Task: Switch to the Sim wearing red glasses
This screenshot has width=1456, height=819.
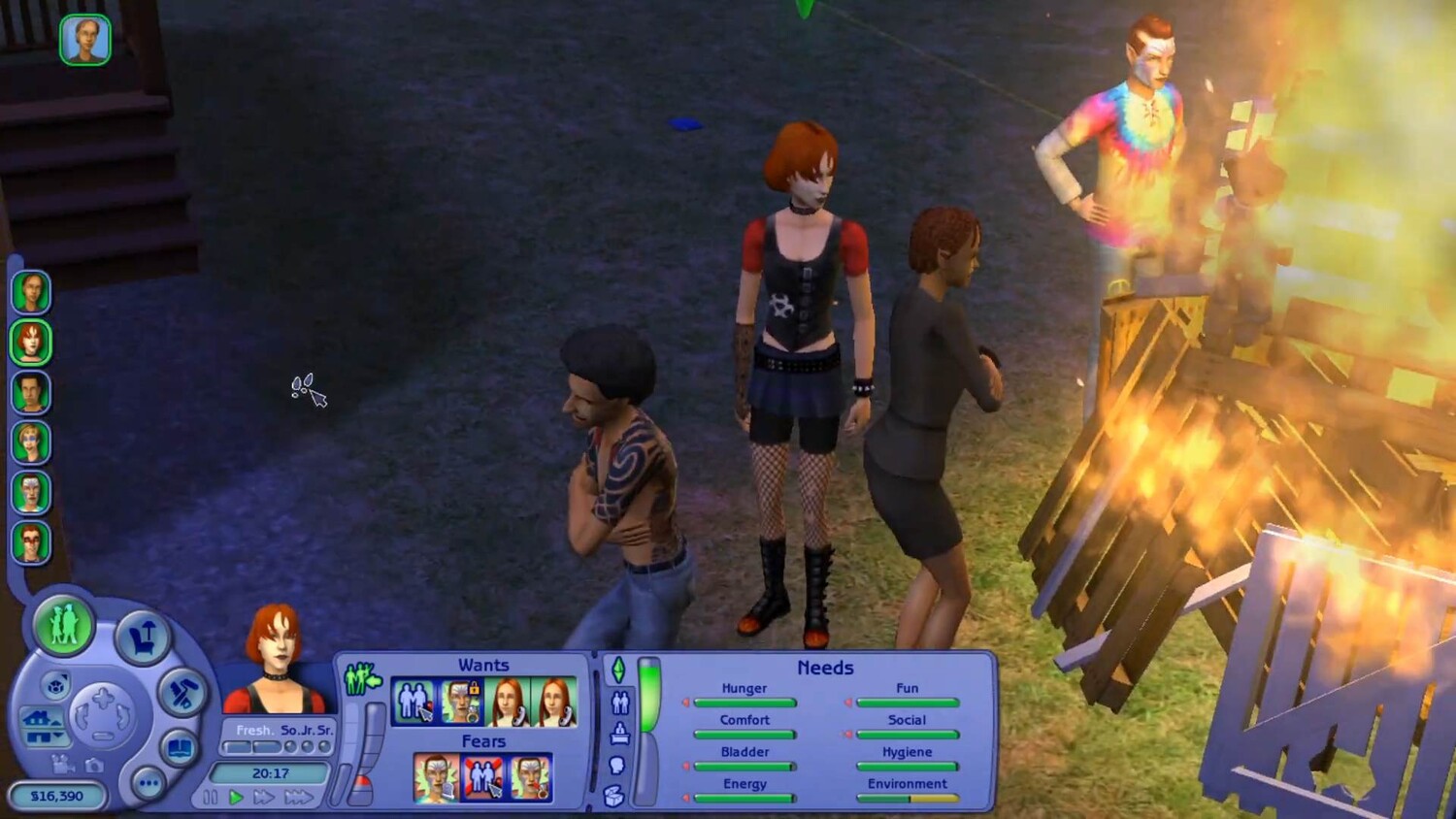Action: 31,542
